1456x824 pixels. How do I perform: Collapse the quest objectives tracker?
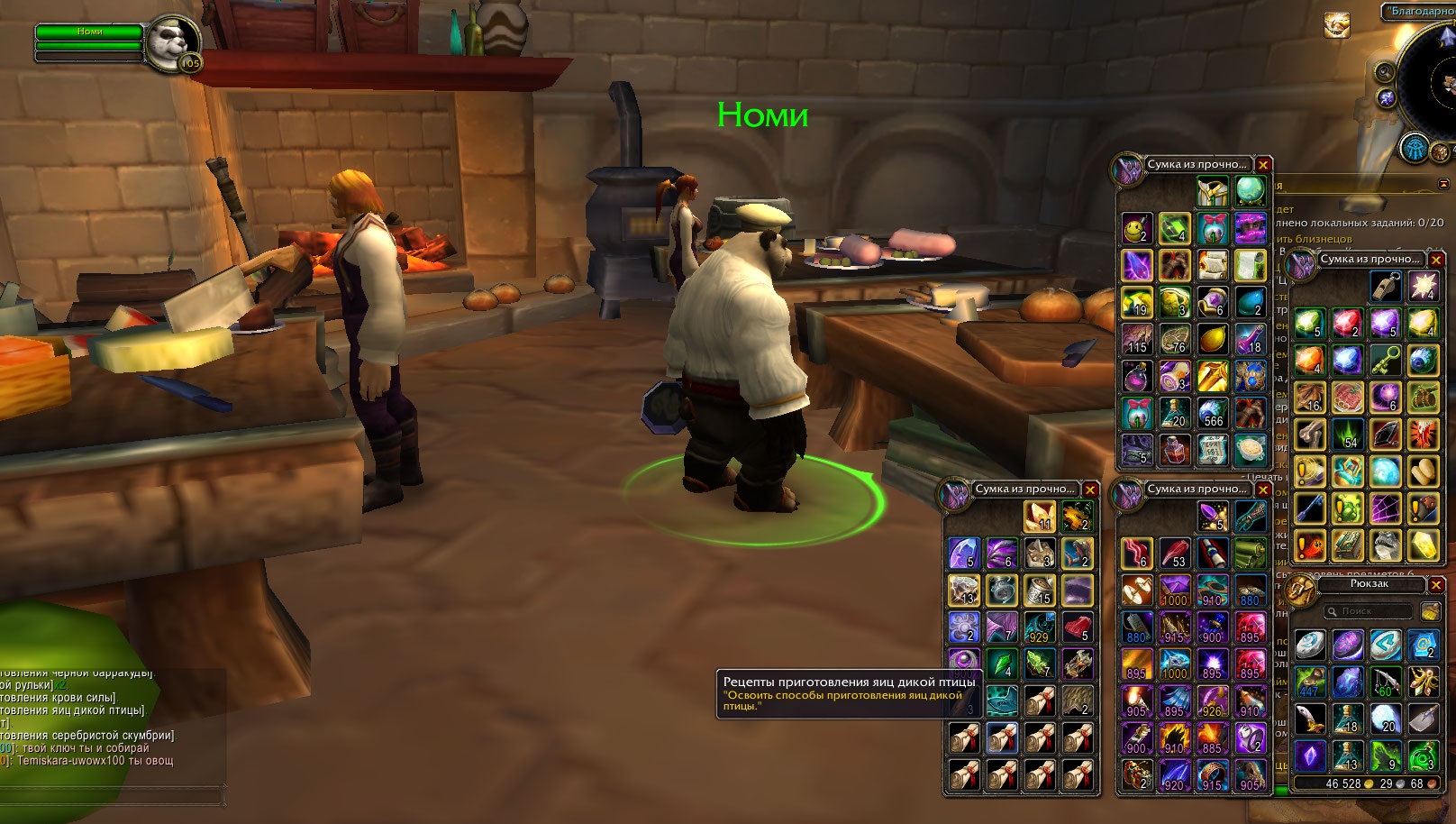click(1445, 185)
